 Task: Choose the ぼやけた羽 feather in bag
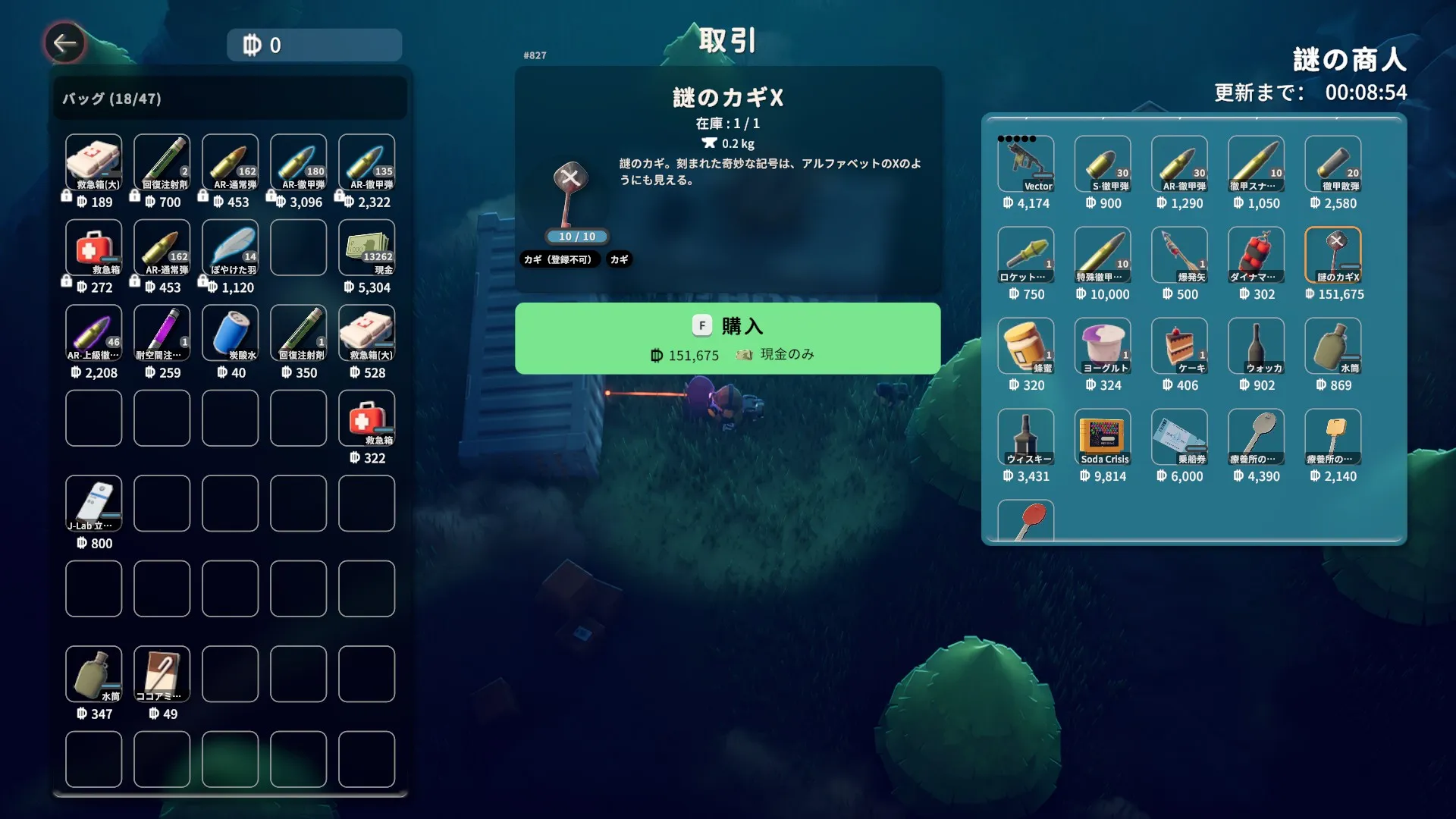coord(230,247)
